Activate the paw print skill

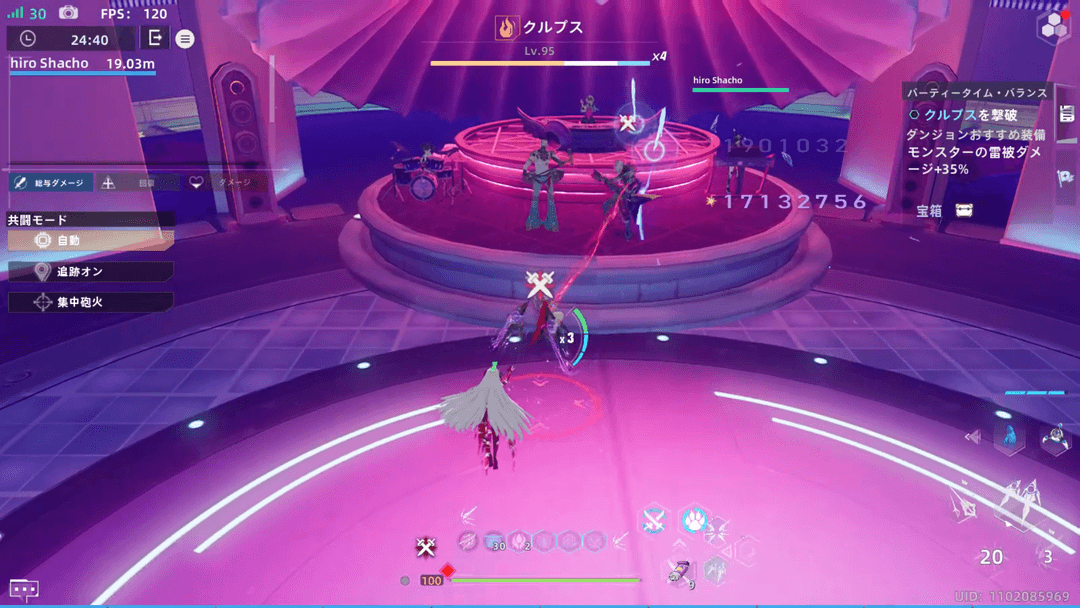(x=694, y=519)
